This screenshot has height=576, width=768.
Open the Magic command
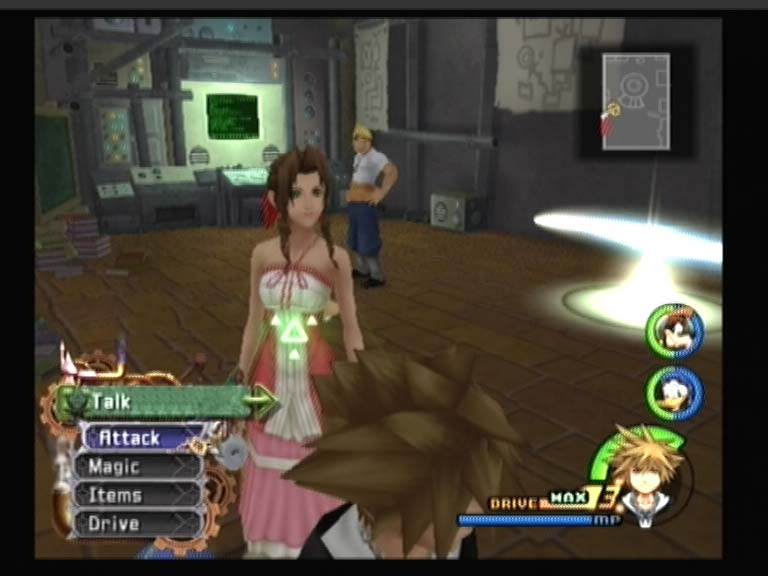click(135, 466)
